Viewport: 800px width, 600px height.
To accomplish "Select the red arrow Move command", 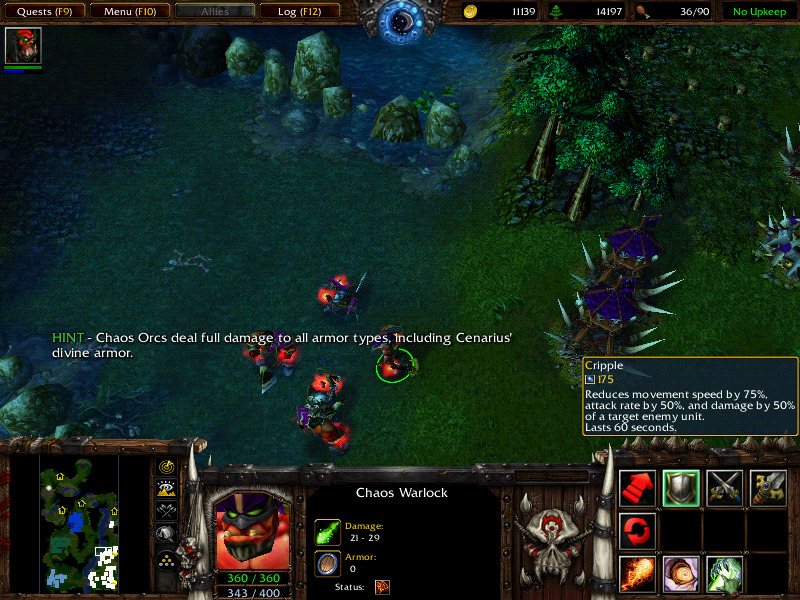I will coord(637,488).
